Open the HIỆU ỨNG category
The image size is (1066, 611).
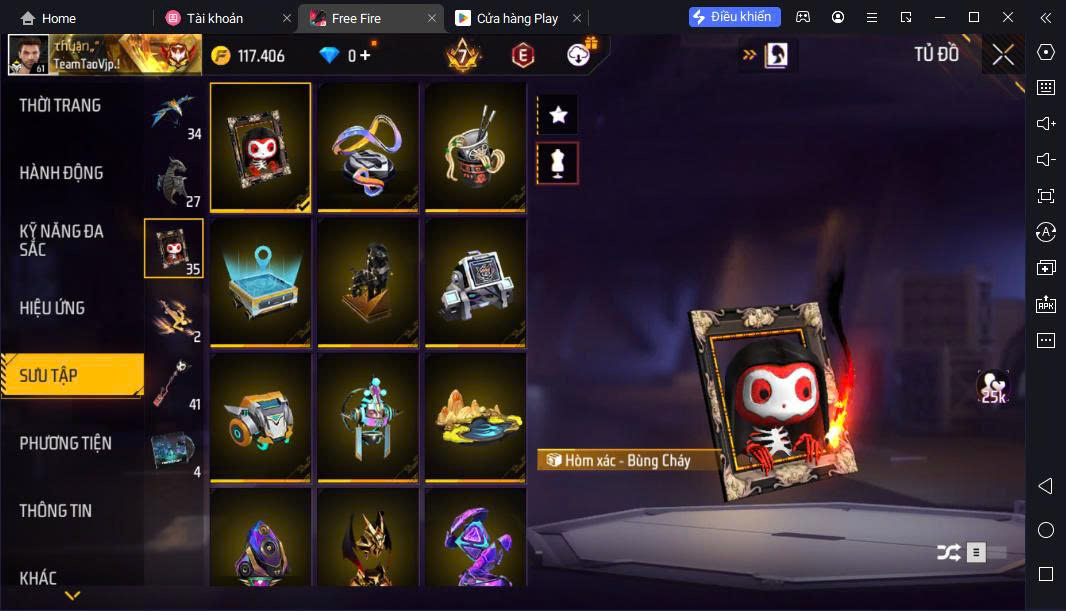pyautogui.click(x=52, y=308)
